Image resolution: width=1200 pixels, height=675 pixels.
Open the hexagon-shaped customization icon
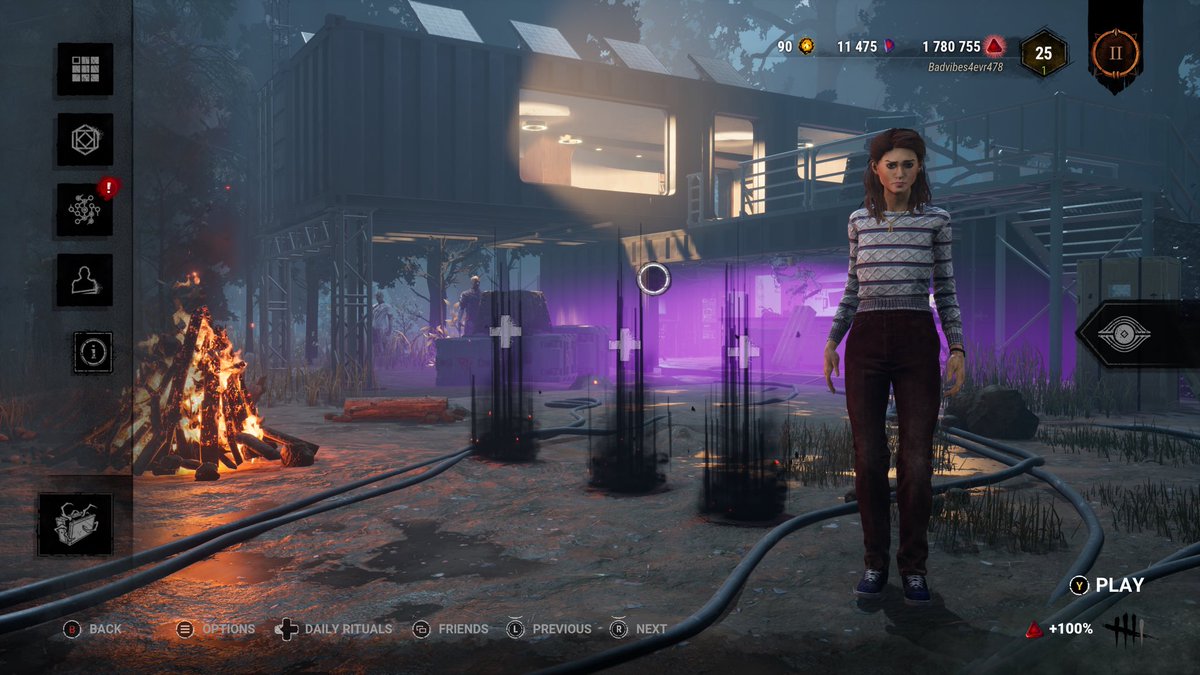pos(85,140)
